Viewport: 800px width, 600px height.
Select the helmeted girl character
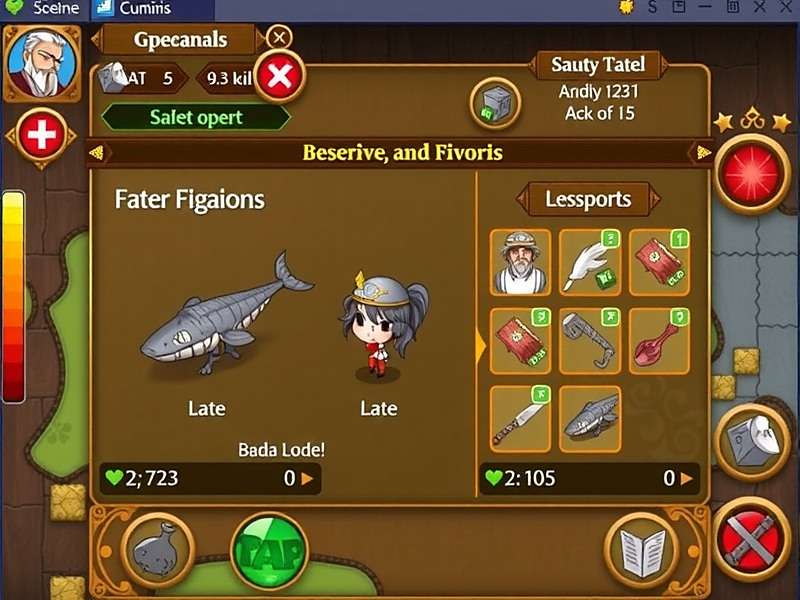(x=380, y=324)
